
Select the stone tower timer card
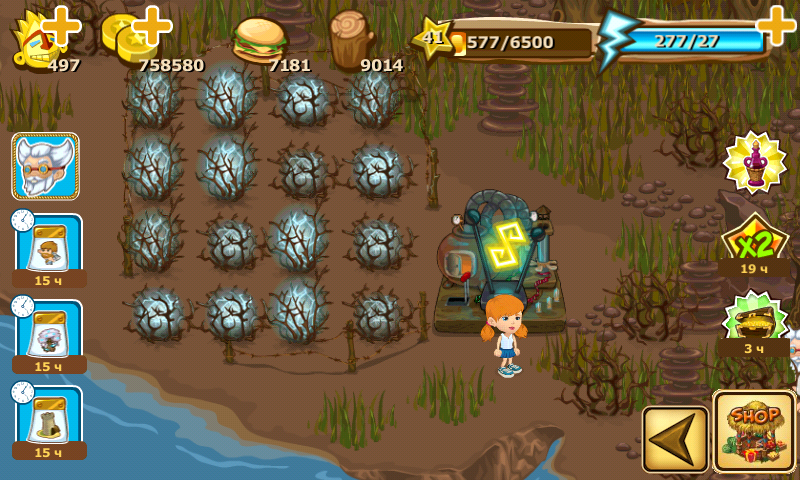[x=49, y=418]
